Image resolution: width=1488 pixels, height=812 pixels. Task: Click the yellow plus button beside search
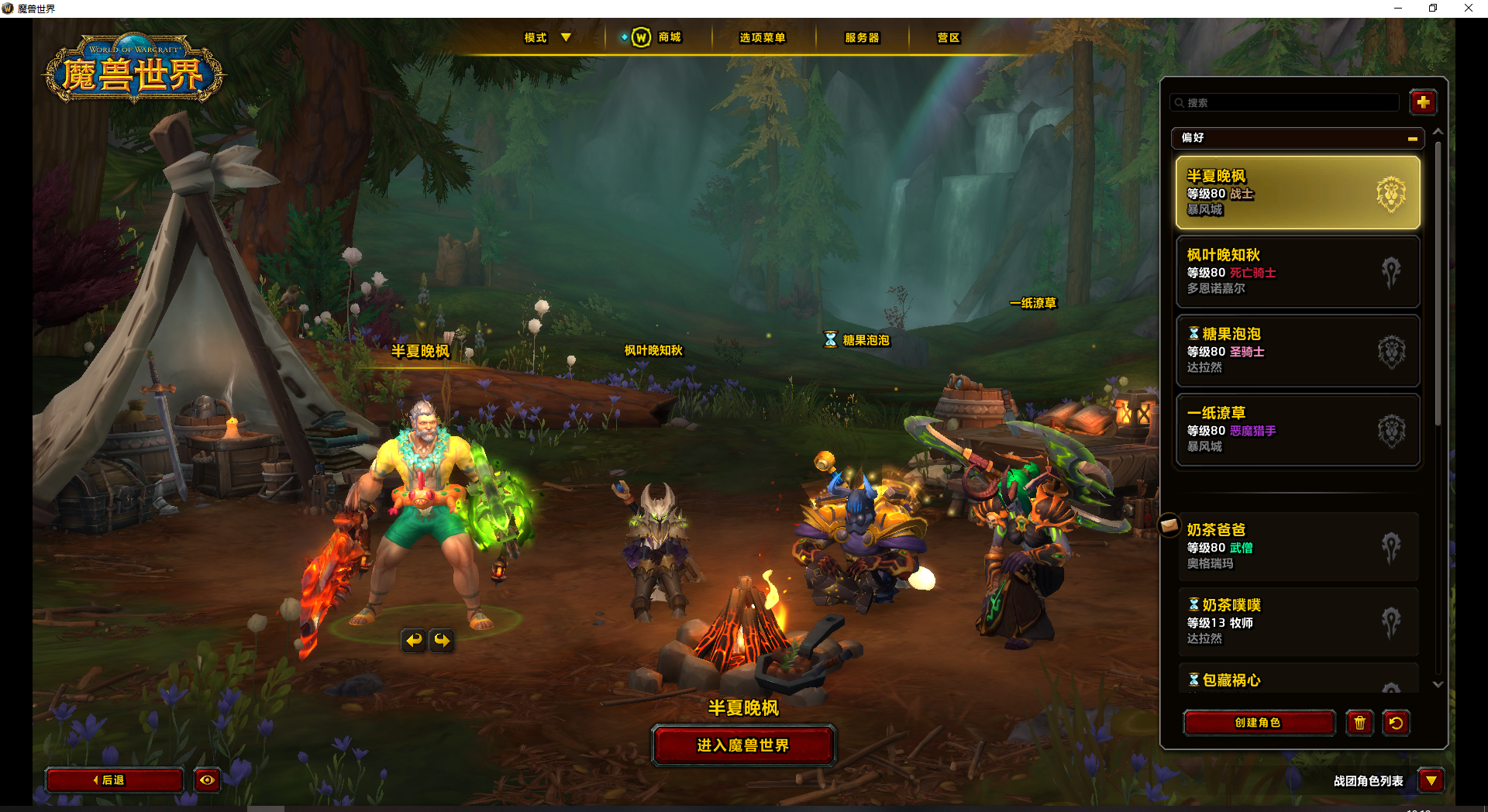[x=1423, y=102]
